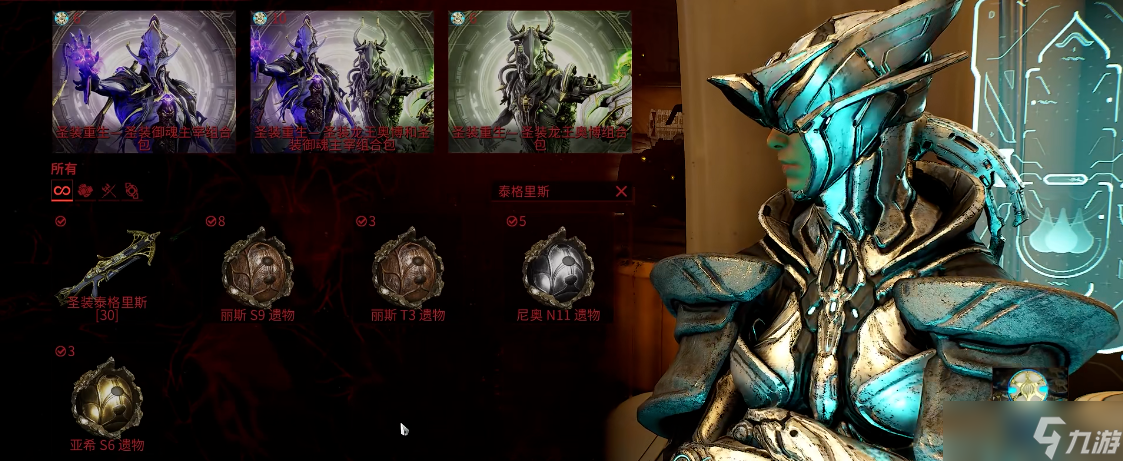This screenshot has width=1123, height=461.
Task: Select the infinity 'all' filter tab
Action: pyautogui.click(x=62, y=190)
